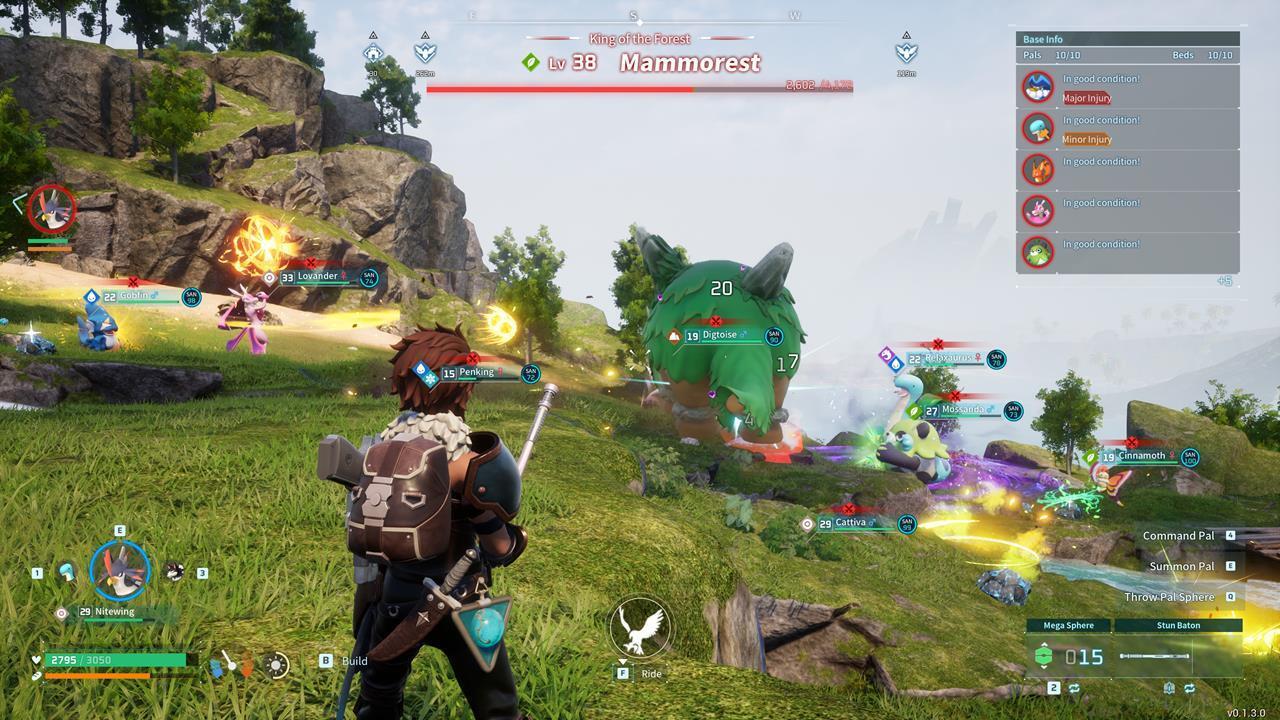1280x720 pixels.
Task: Click the pal portrait marked Minor Injury
Action: click(x=1038, y=128)
